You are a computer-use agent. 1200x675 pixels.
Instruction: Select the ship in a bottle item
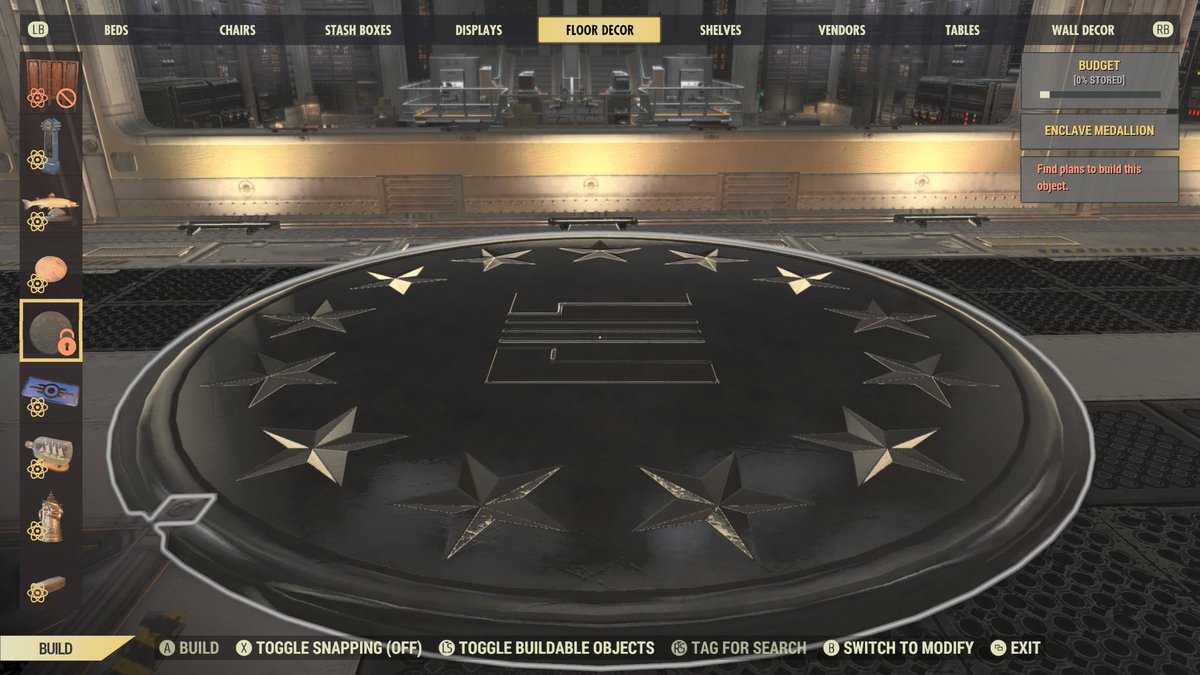tap(51, 453)
